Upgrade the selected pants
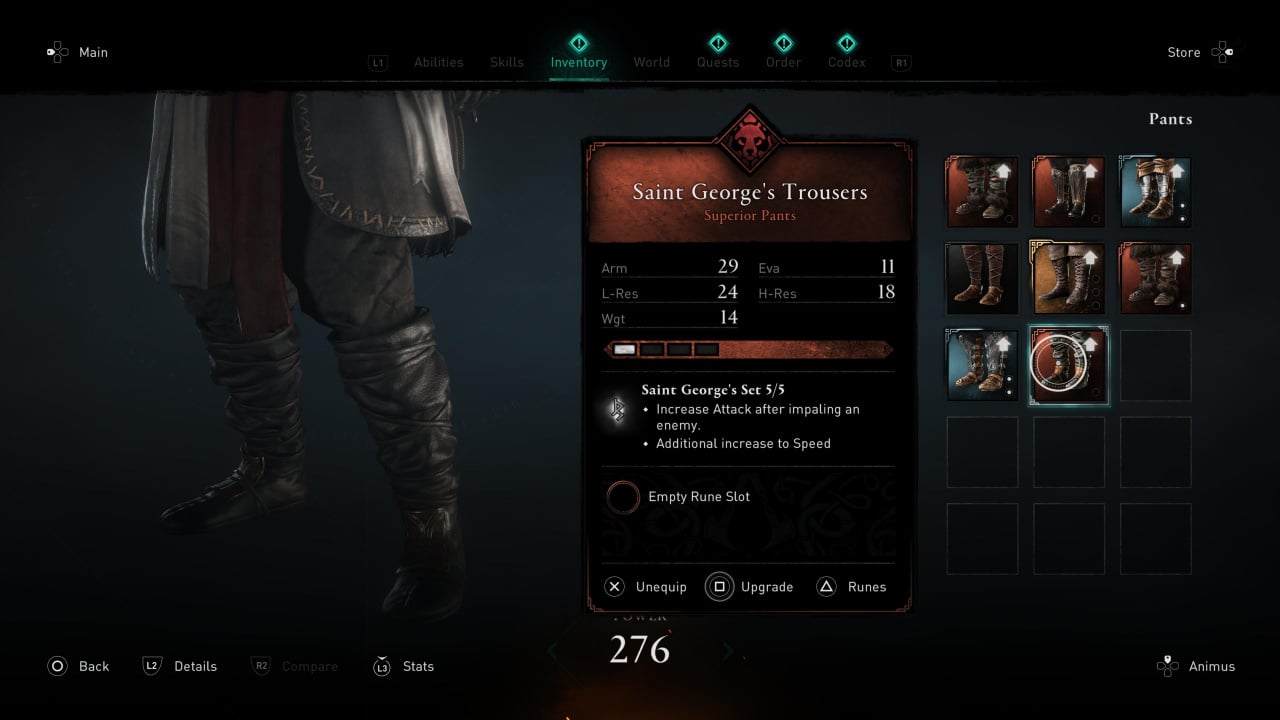1280x720 pixels. [x=752, y=587]
